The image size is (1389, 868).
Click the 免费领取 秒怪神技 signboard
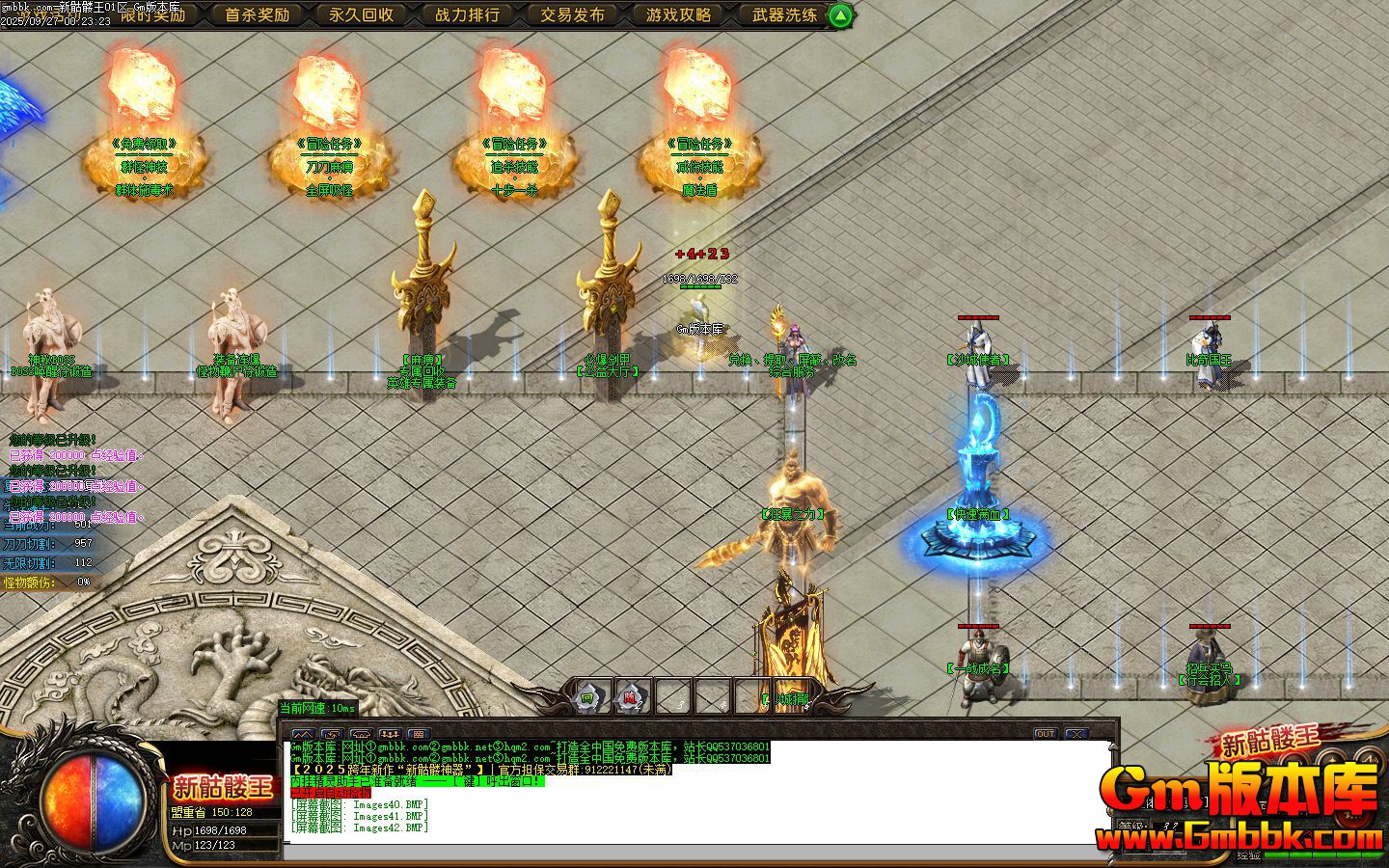pos(147,164)
